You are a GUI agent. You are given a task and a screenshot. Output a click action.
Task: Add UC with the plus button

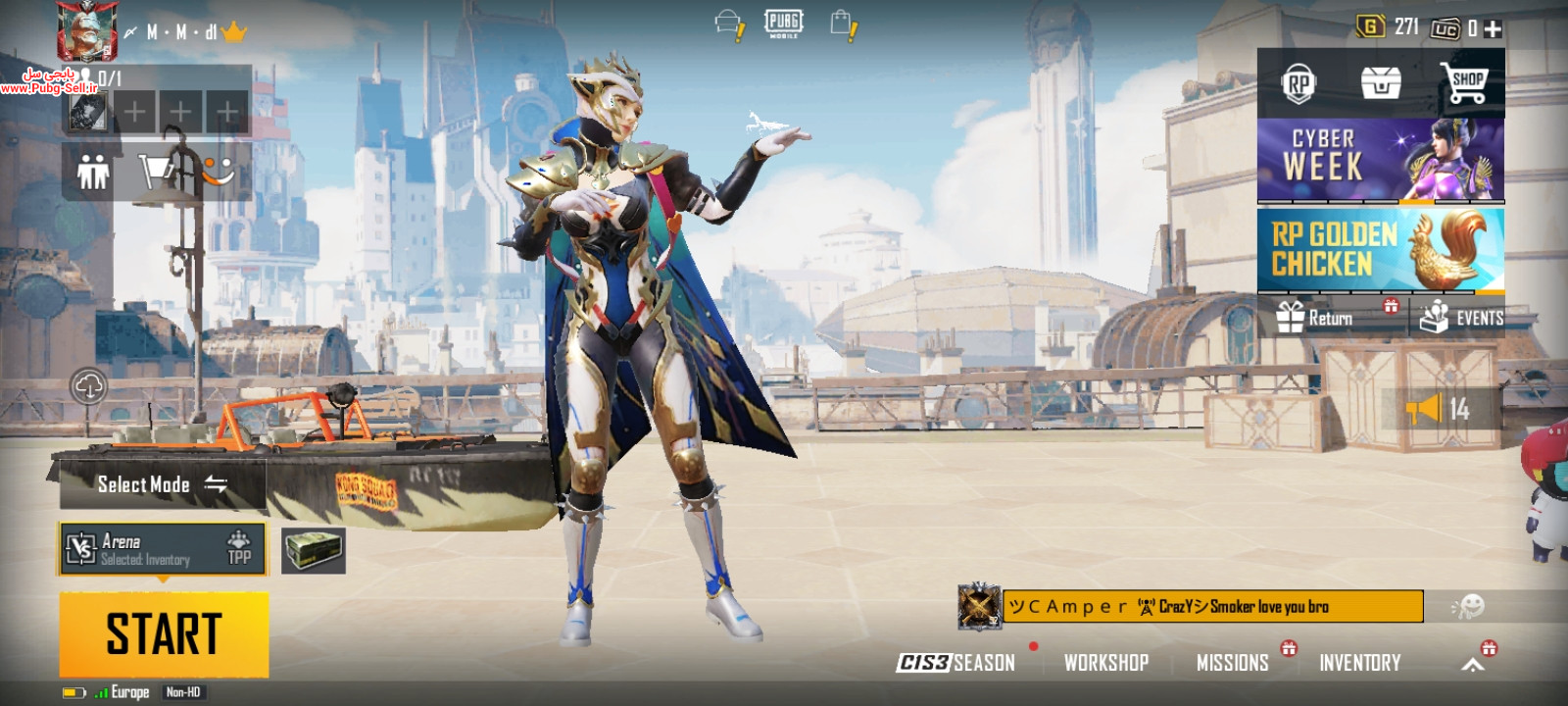point(1493,29)
